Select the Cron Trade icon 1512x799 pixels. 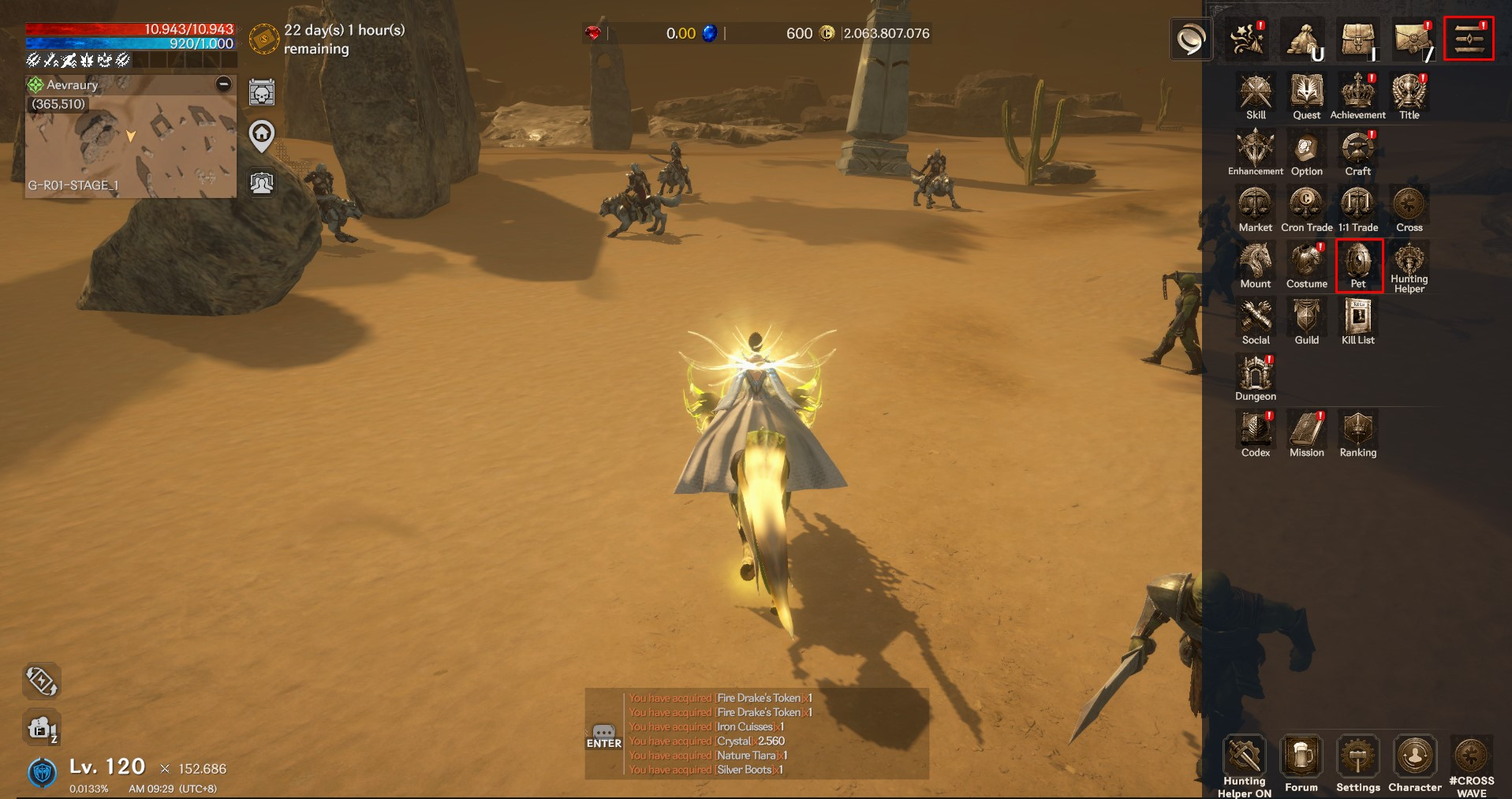1306,207
